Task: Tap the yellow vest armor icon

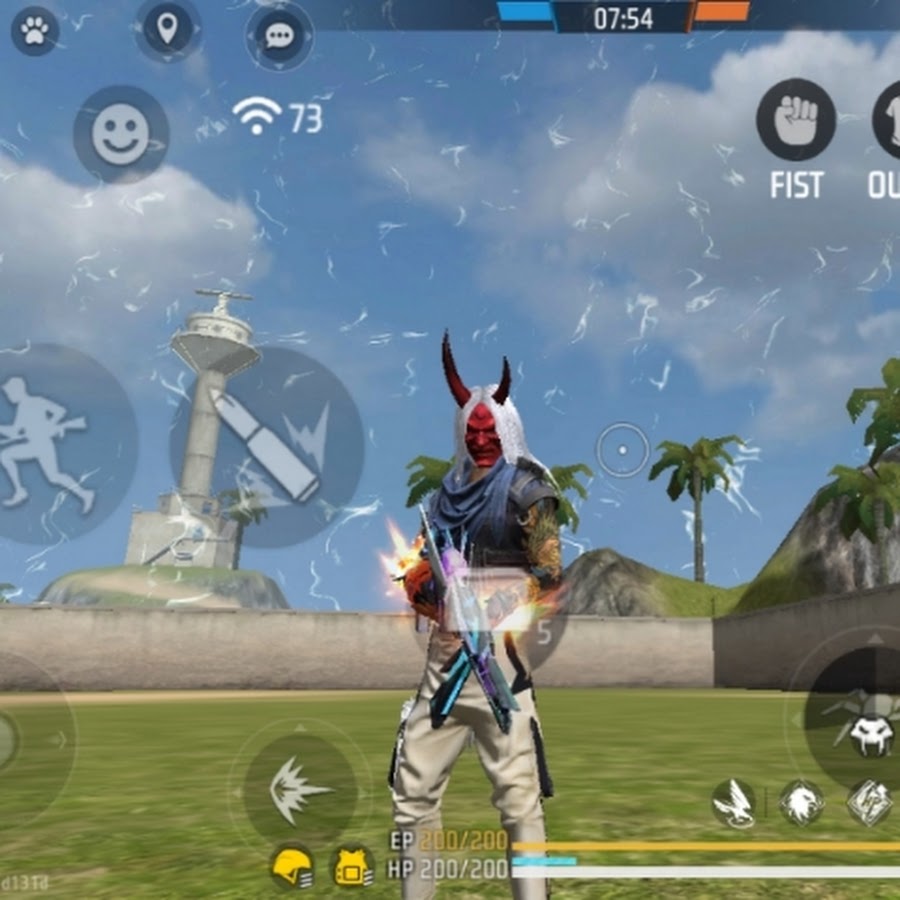Action: 353,866
